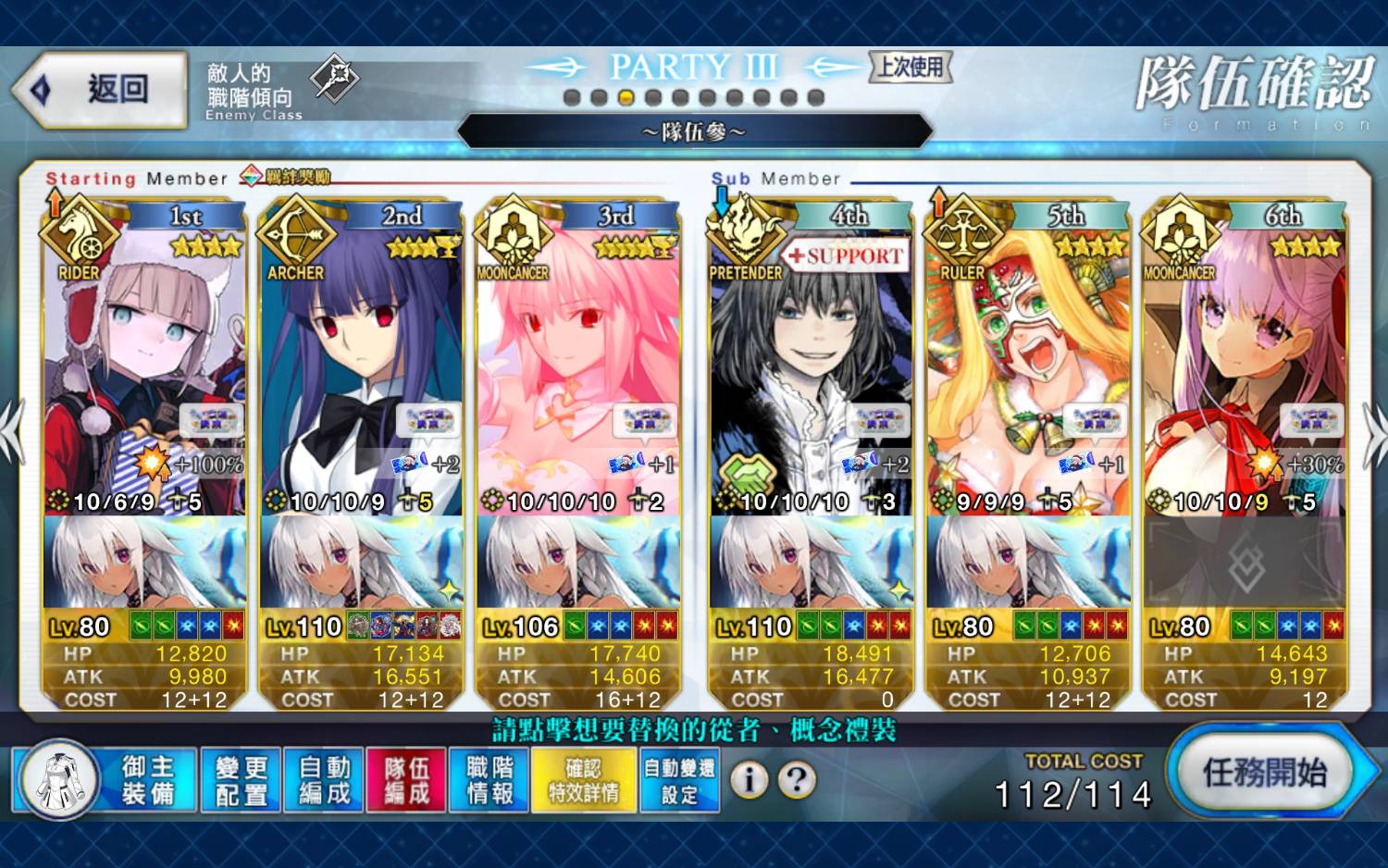Choose the 4th slot Pretender support card

811,370
